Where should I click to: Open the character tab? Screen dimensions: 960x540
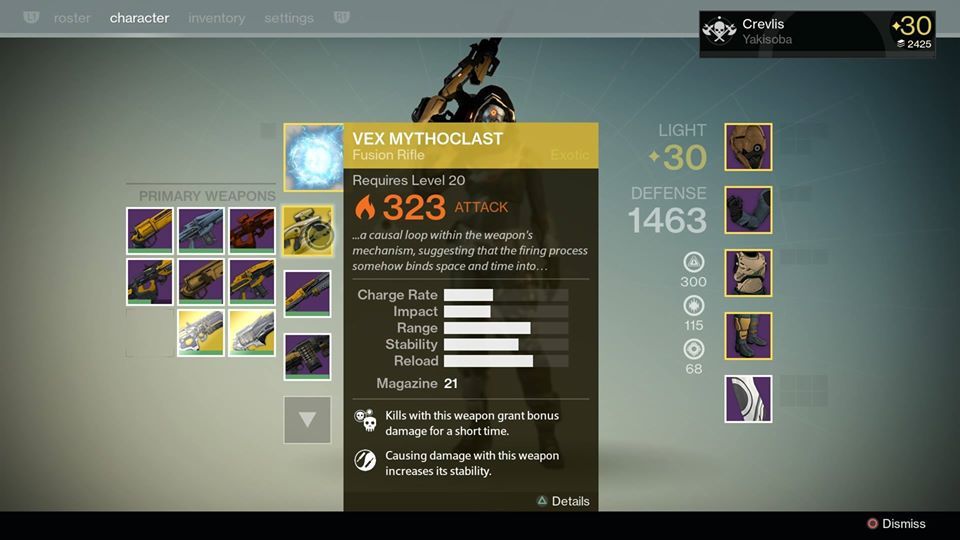[139, 18]
